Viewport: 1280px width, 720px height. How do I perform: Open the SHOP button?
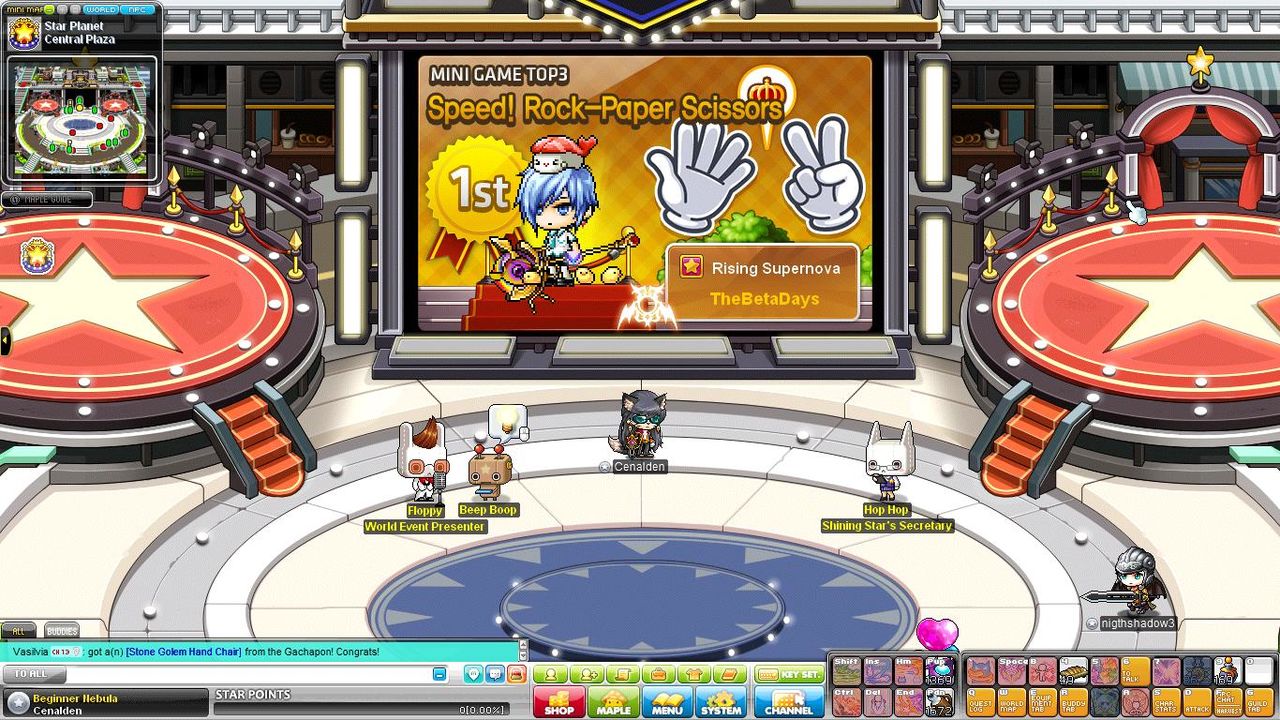[x=559, y=705]
